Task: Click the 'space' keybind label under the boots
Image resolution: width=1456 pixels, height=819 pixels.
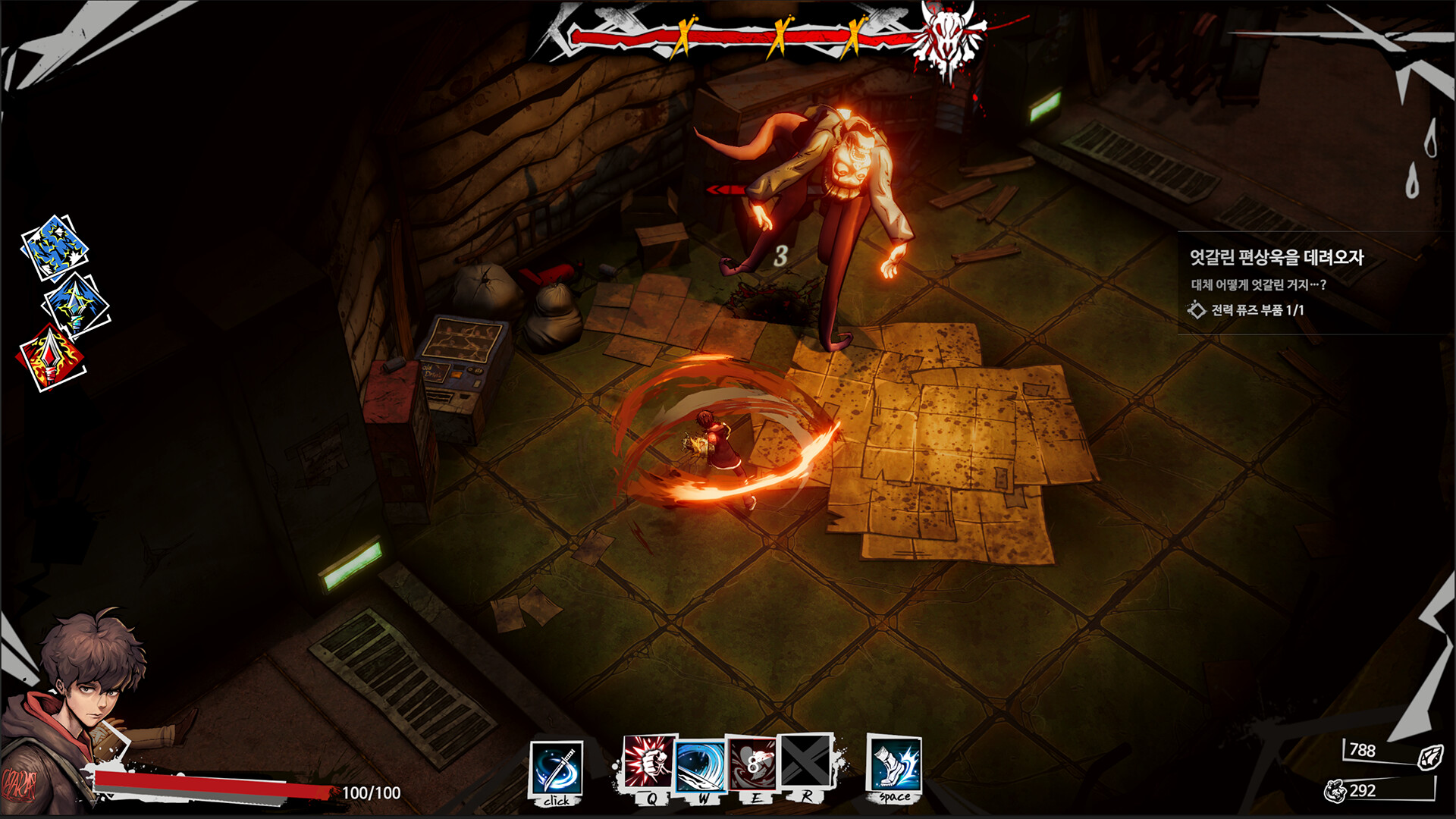Action: pos(893,797)
